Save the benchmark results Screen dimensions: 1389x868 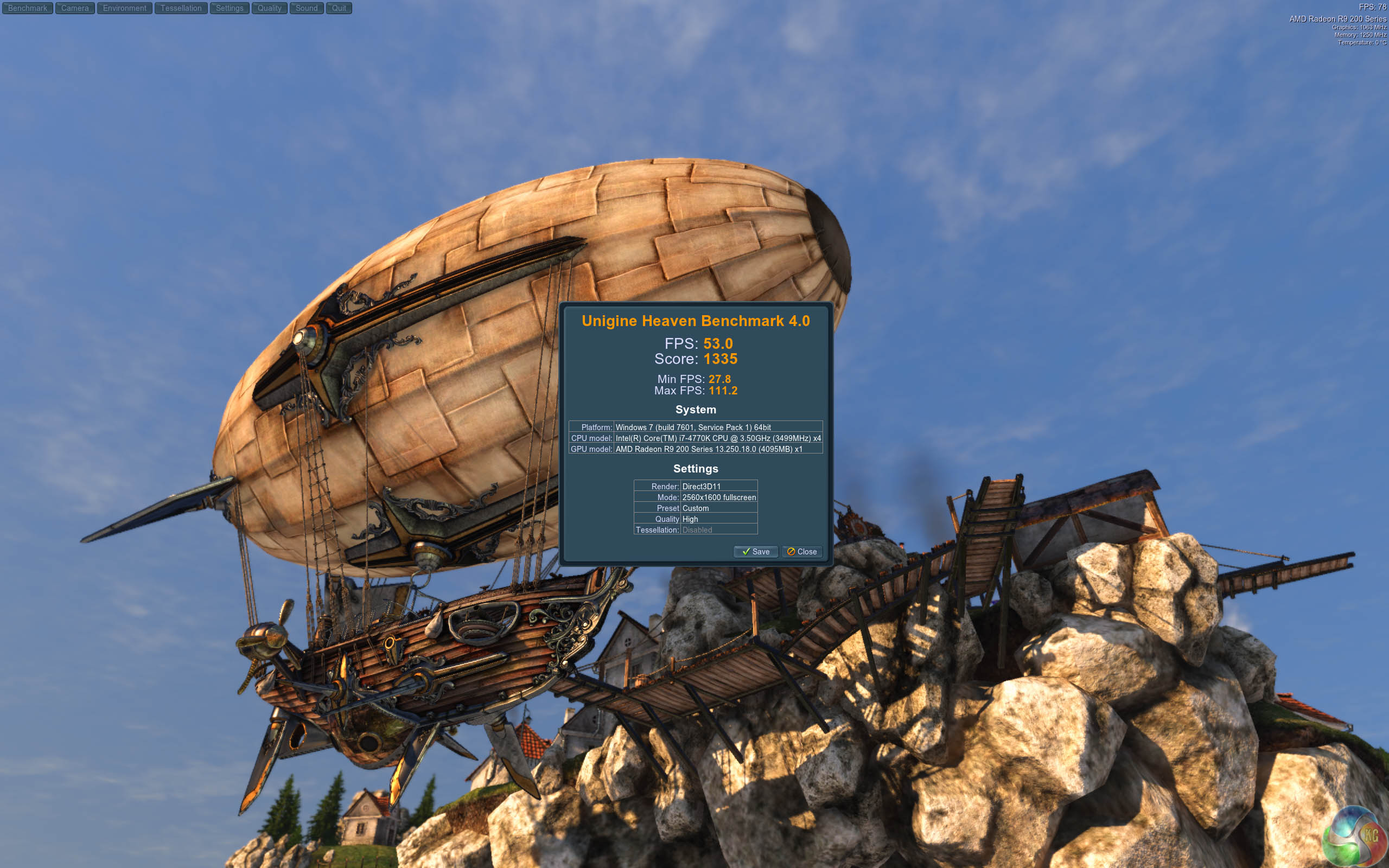point(755,552)
